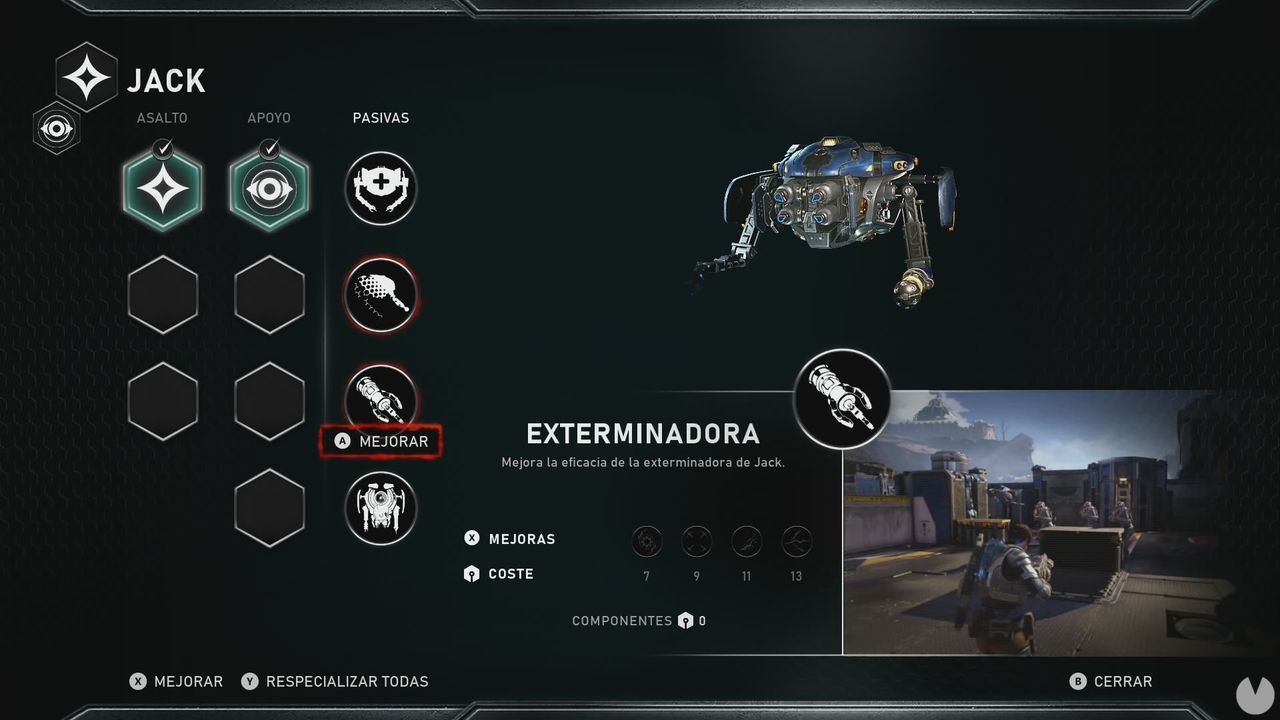Toggle the checkmark on the Apoyo eye ability
Viewport: 1280px width, 720px height.
(x=269, y=150)
